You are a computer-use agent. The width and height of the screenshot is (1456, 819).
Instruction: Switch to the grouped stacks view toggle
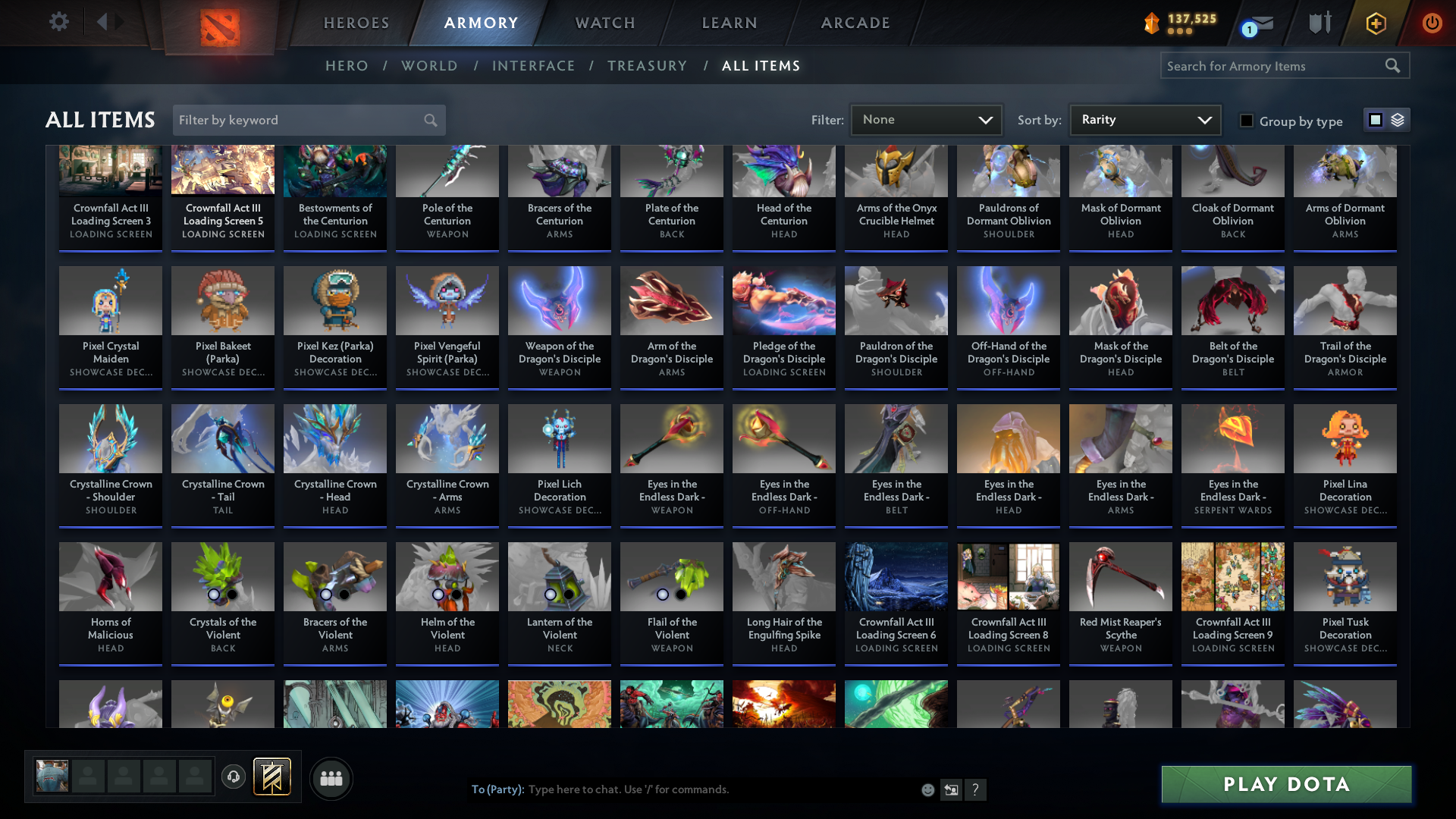[1398, 120]
